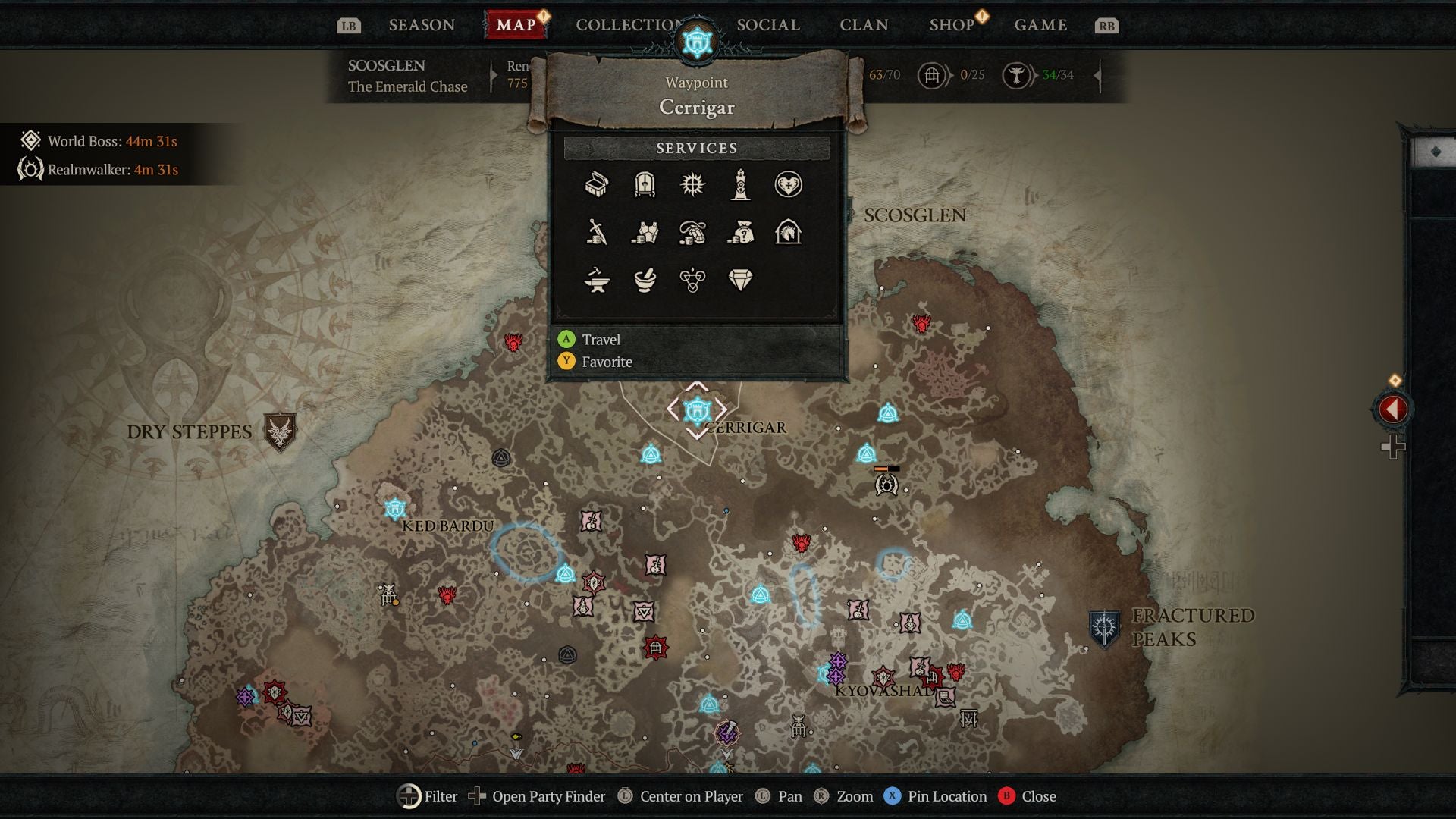
Task: Open the Stash chest service icon
Action: click(x=596, y=186)
